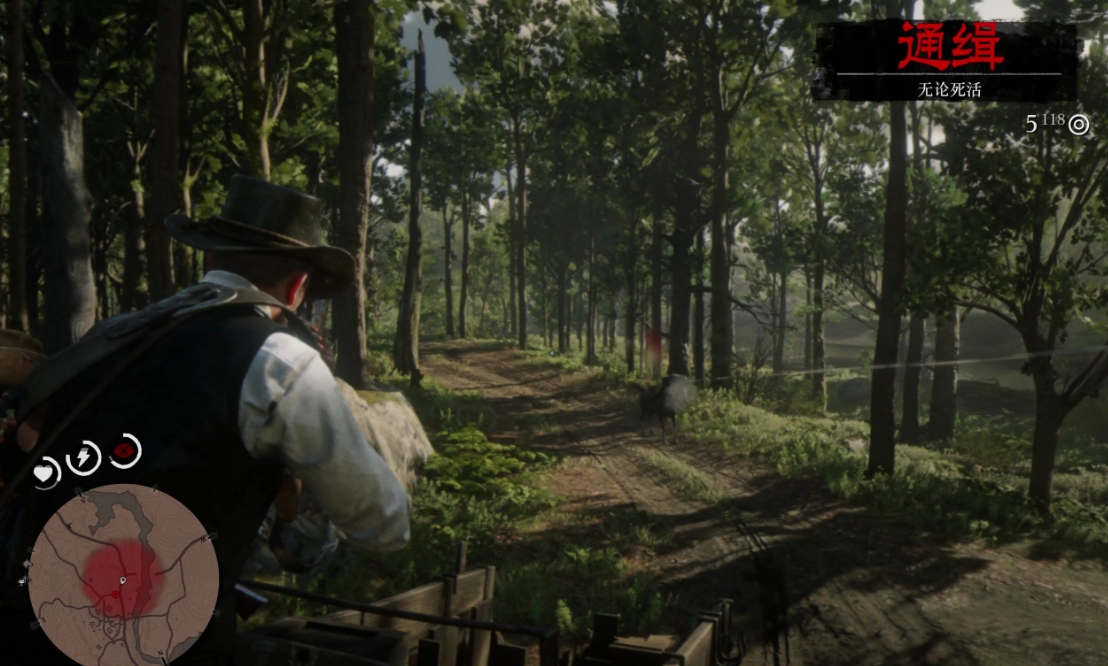The width and height of the screenshot is (1108, 666).
Task: Click the circular minimap
Action: click(x=123, y=576)
